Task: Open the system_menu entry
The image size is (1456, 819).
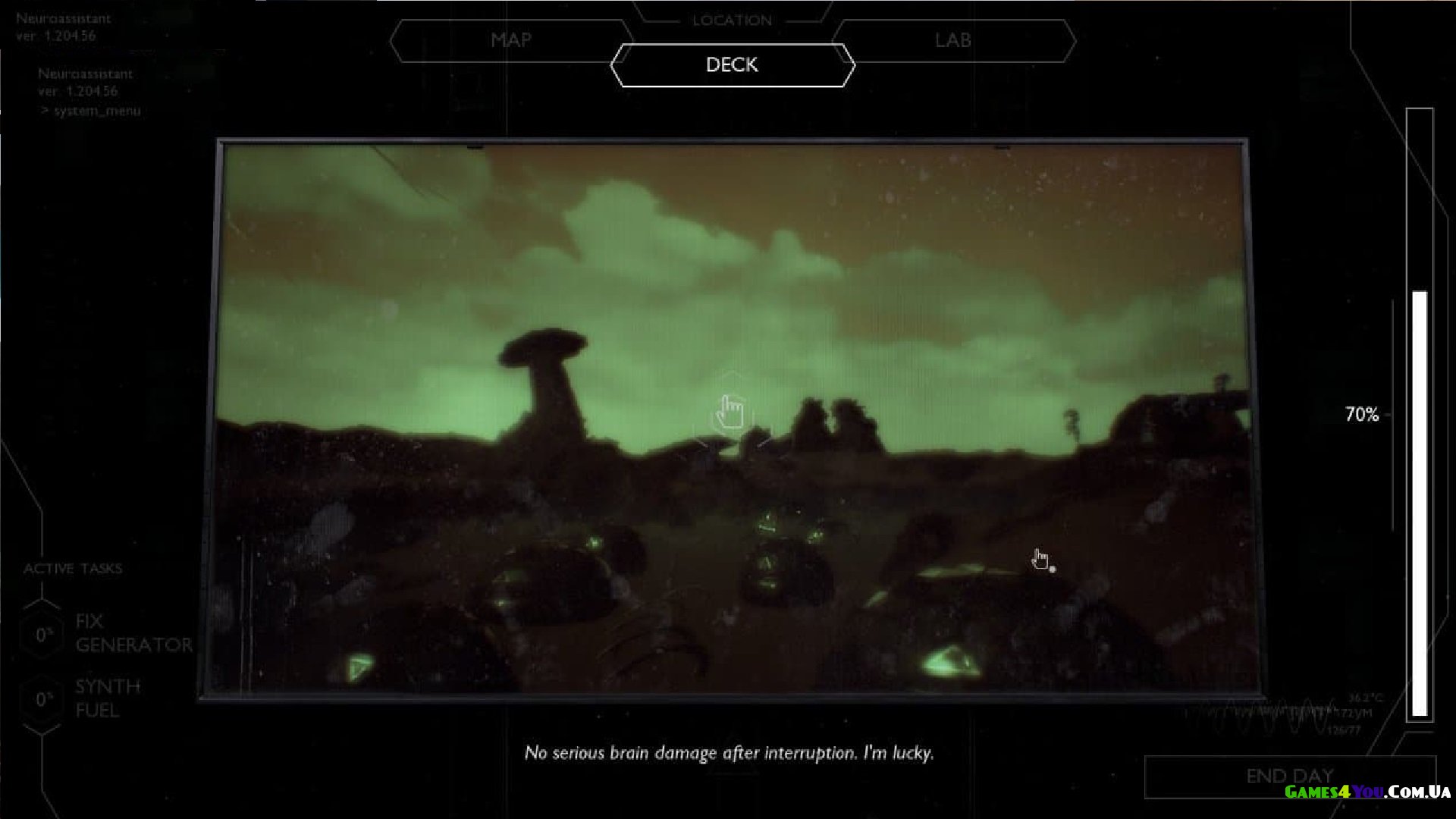Action: click(96, 111)
